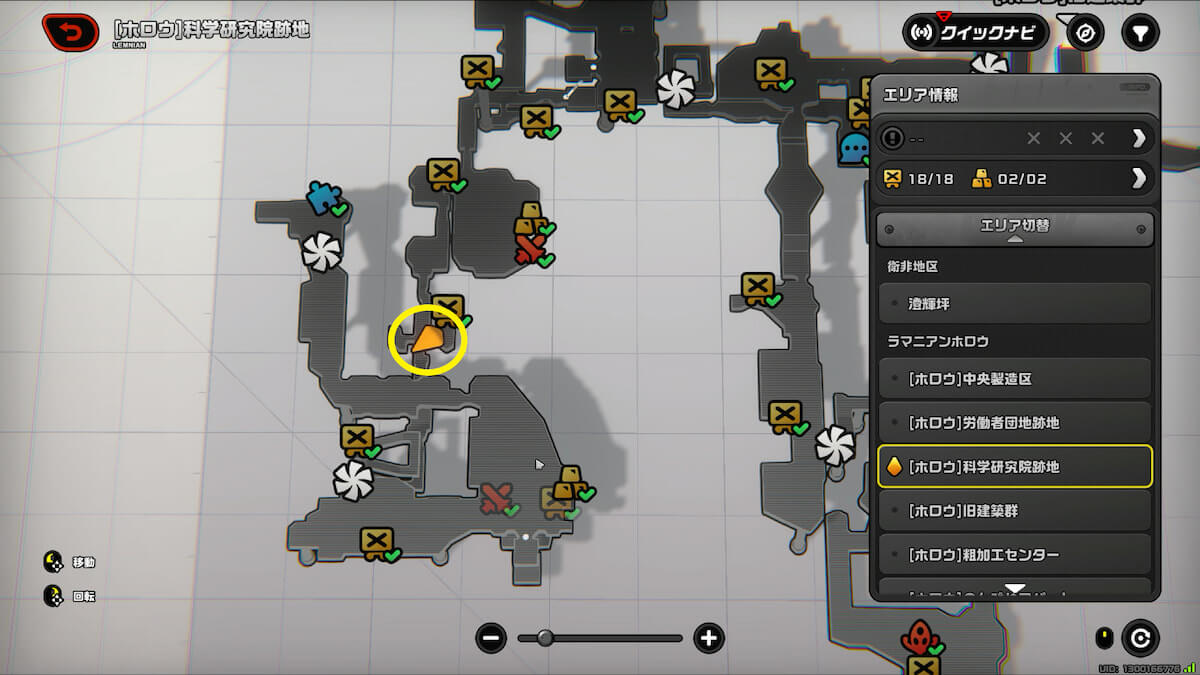Open the [ホロウ]粗加工センター area map
Viewport: 1200px width, 675px height.
click(x=1015, y=554)
